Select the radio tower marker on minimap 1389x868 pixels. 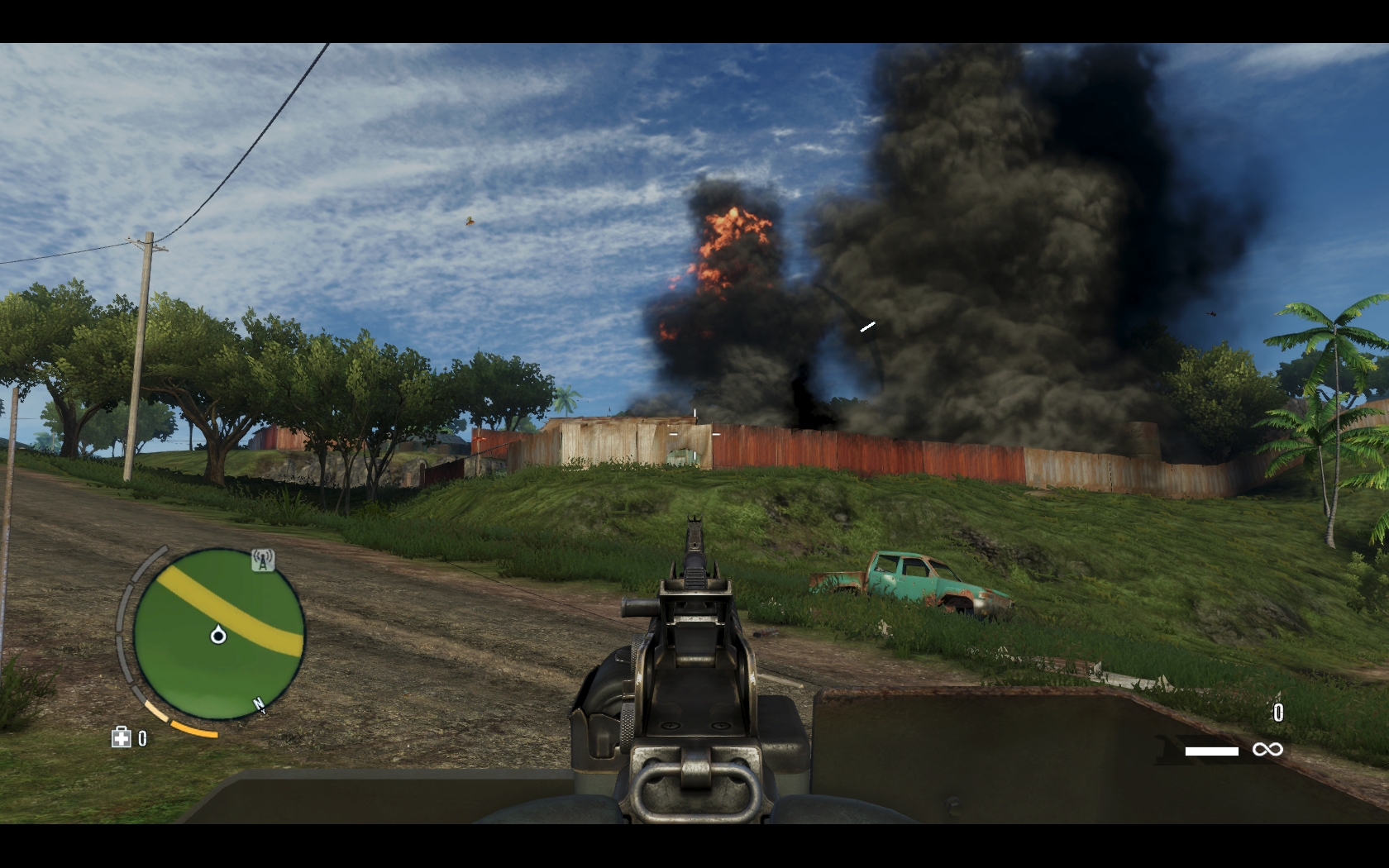[263, 561]
